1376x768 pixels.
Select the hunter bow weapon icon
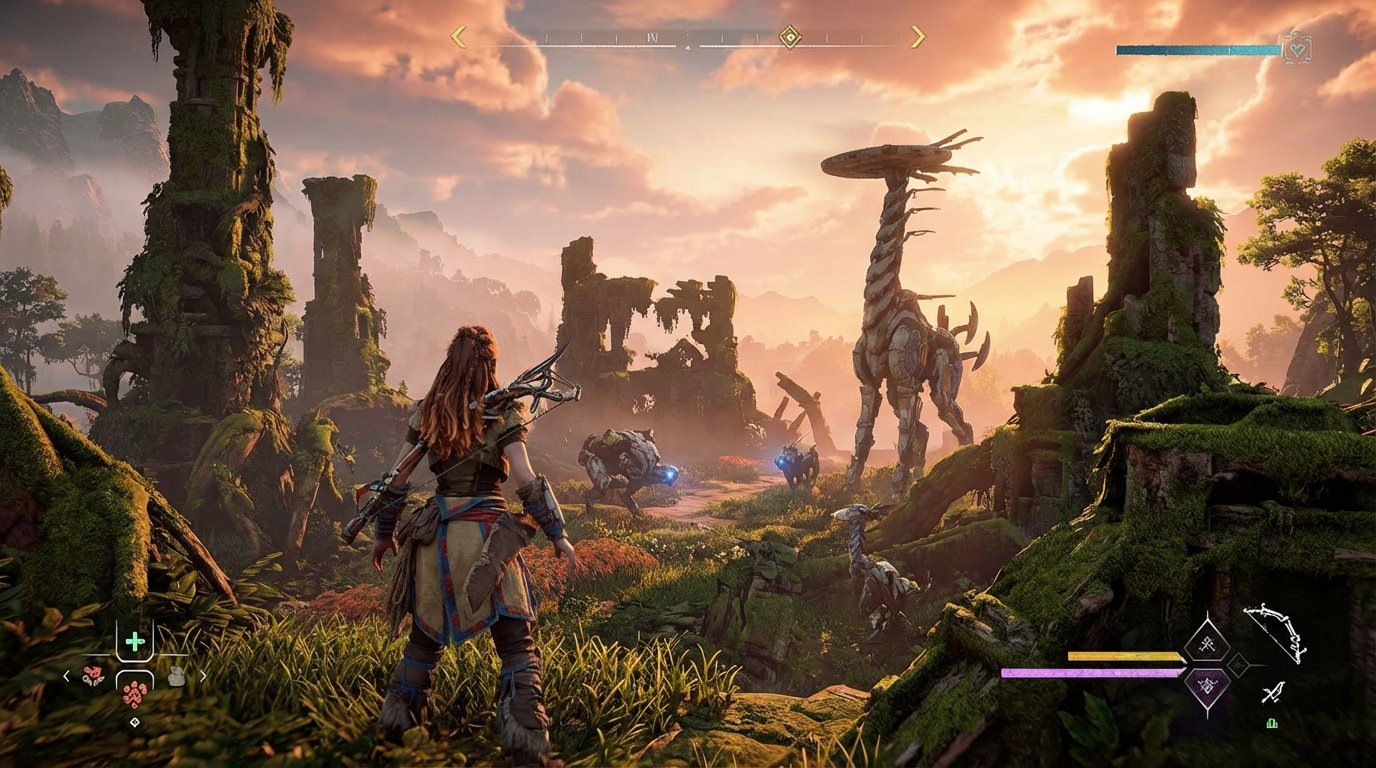(1275, 634)
